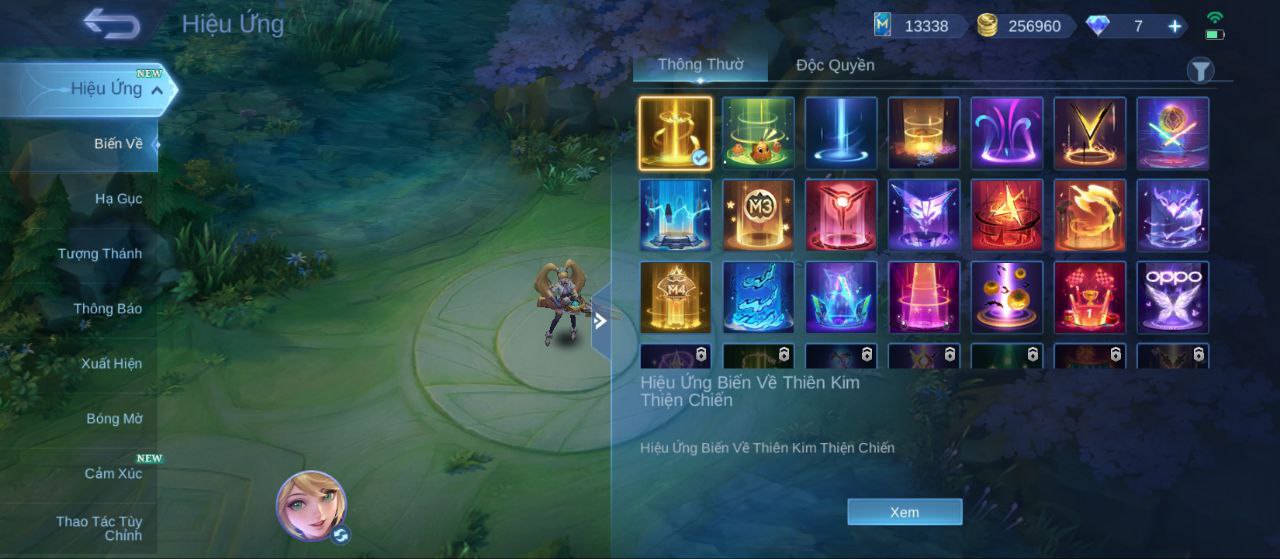This screenshot has width=1280, height=559.
Task: Switch to the Độc Quyền tab
Action: tap(835, 65)
